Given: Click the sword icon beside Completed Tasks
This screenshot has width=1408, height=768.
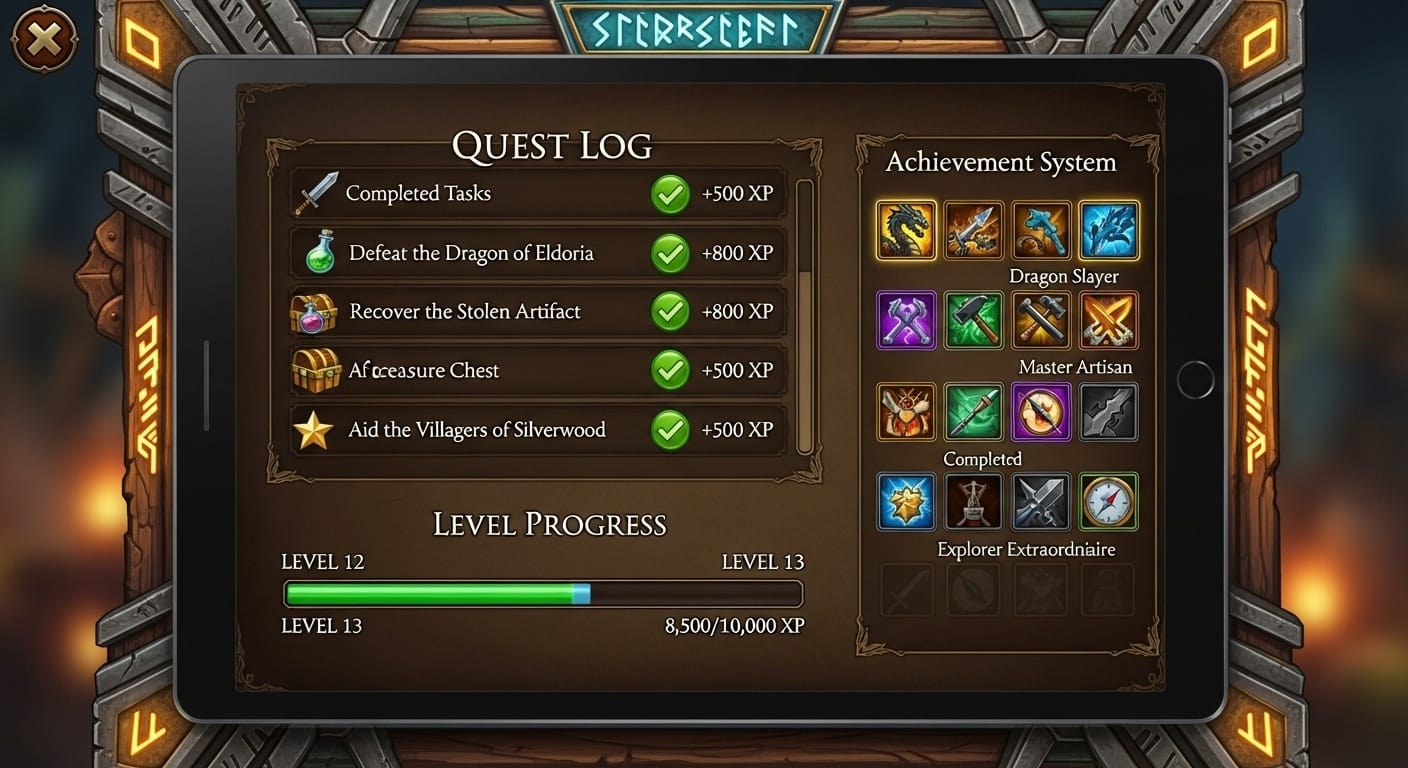Looking at the screenshot, I should (316, 193).
